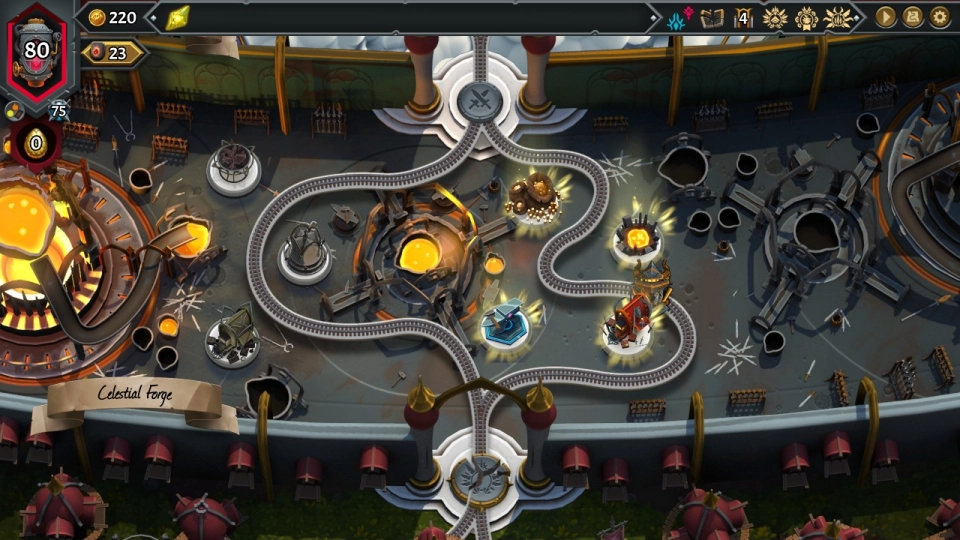Screen dimensions: 960x540
Task: Choose the middle golden ribbon medallion emblem
Action: coord(806,18)
